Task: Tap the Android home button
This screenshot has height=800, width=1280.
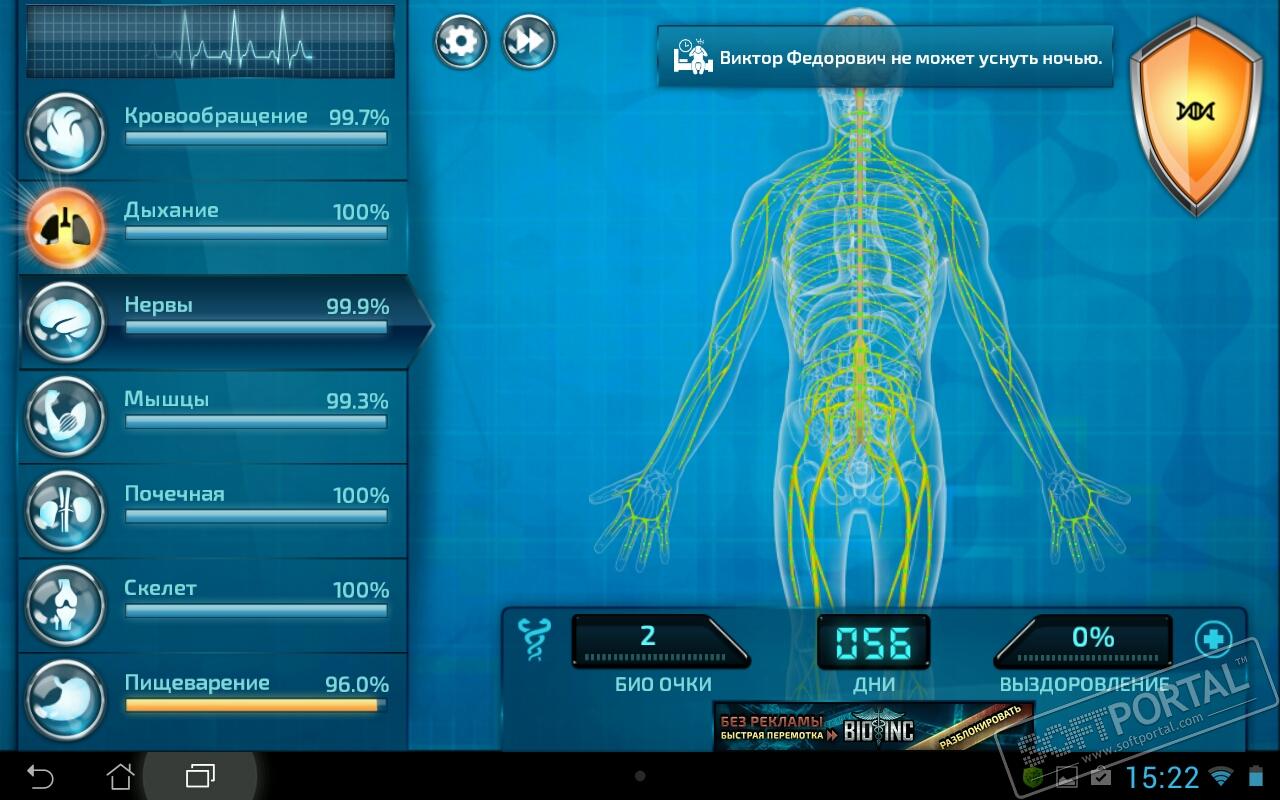Action: [120, 776]
